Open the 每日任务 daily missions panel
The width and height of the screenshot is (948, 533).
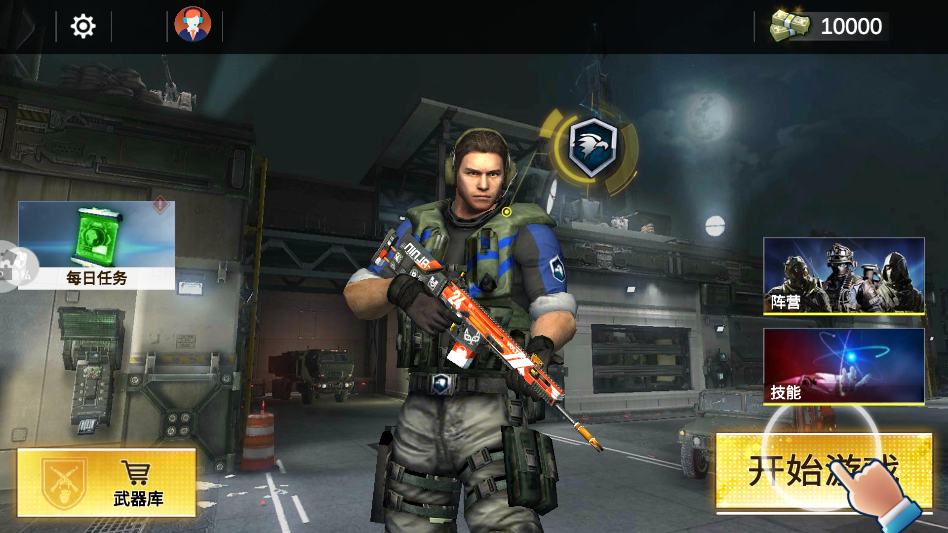coord(97,245)
